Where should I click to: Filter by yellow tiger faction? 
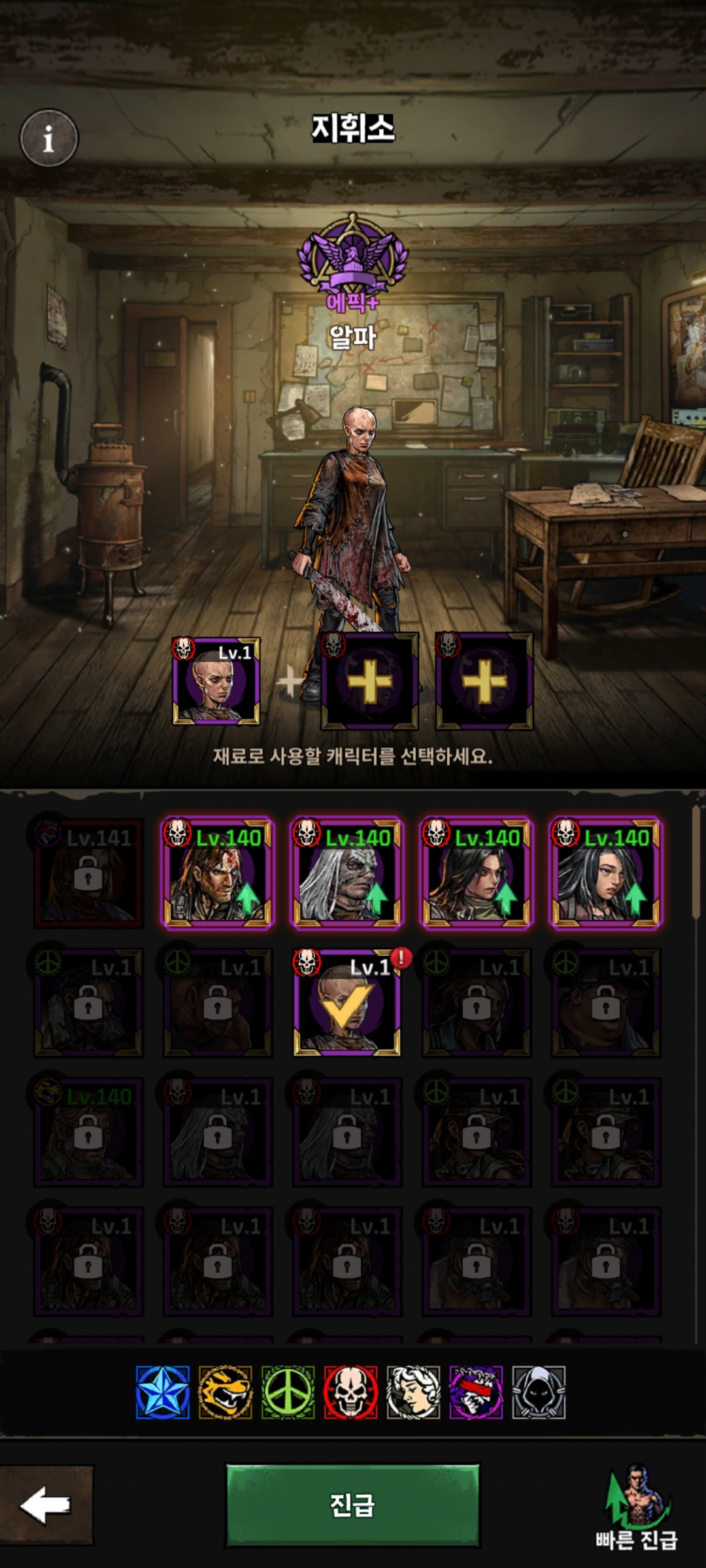tap(226, 1392)
